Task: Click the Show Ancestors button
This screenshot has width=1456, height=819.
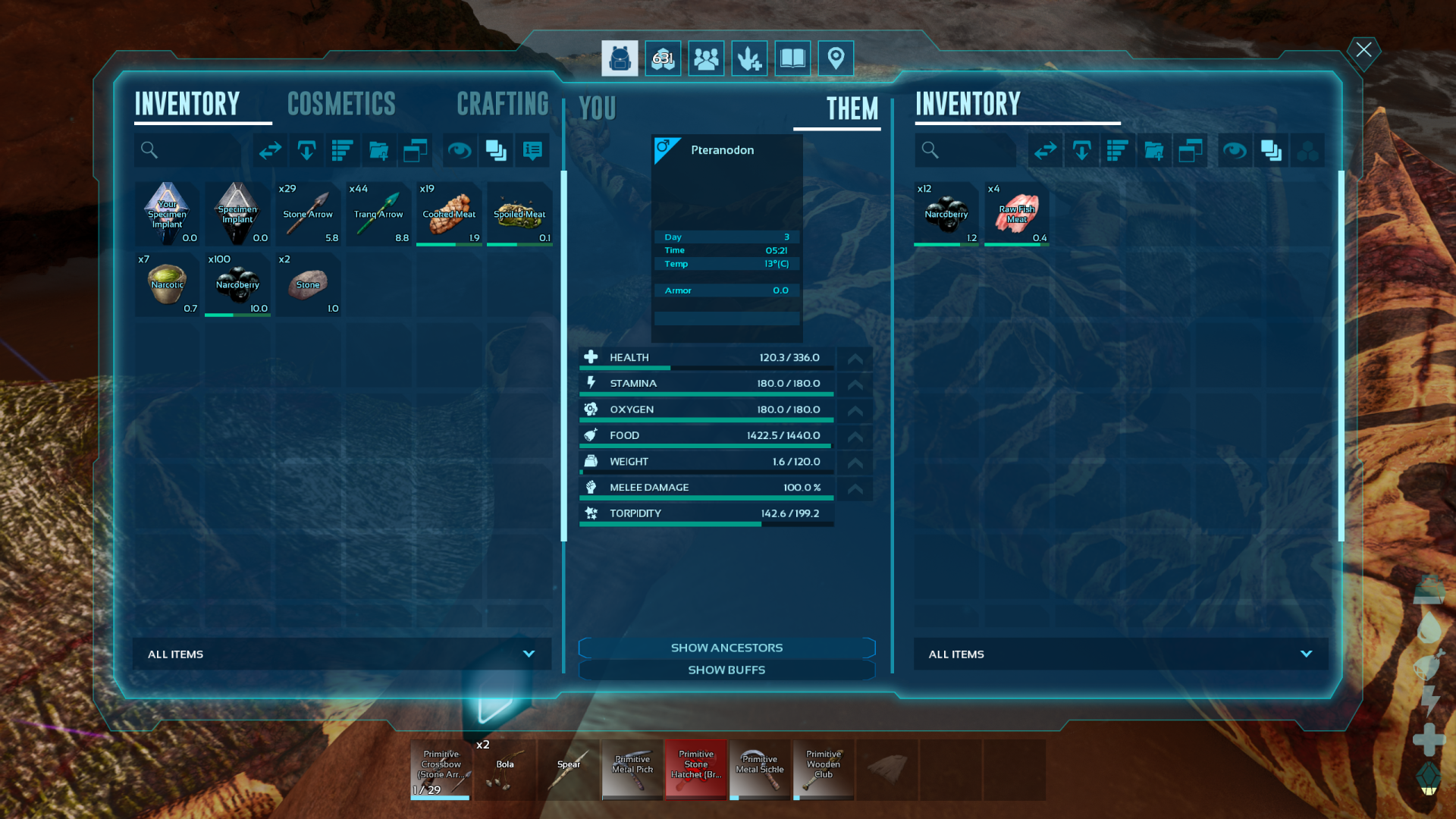Action: pyautogui.click(x=726, y=648)
